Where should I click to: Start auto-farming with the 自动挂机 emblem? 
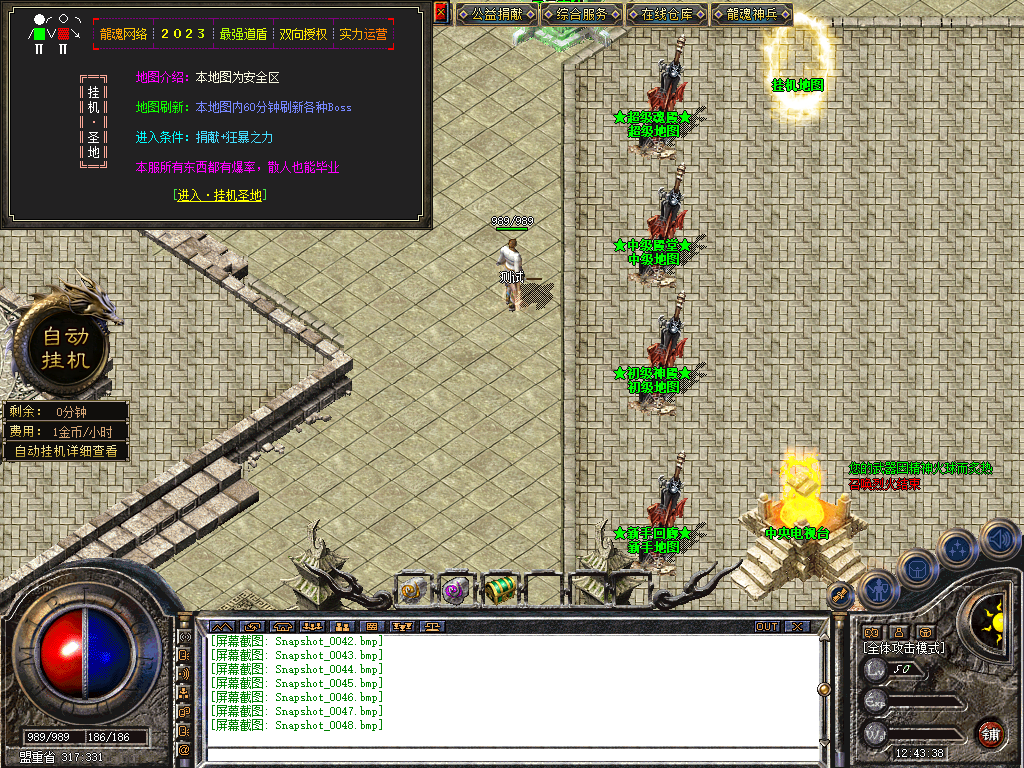[66, 348]
